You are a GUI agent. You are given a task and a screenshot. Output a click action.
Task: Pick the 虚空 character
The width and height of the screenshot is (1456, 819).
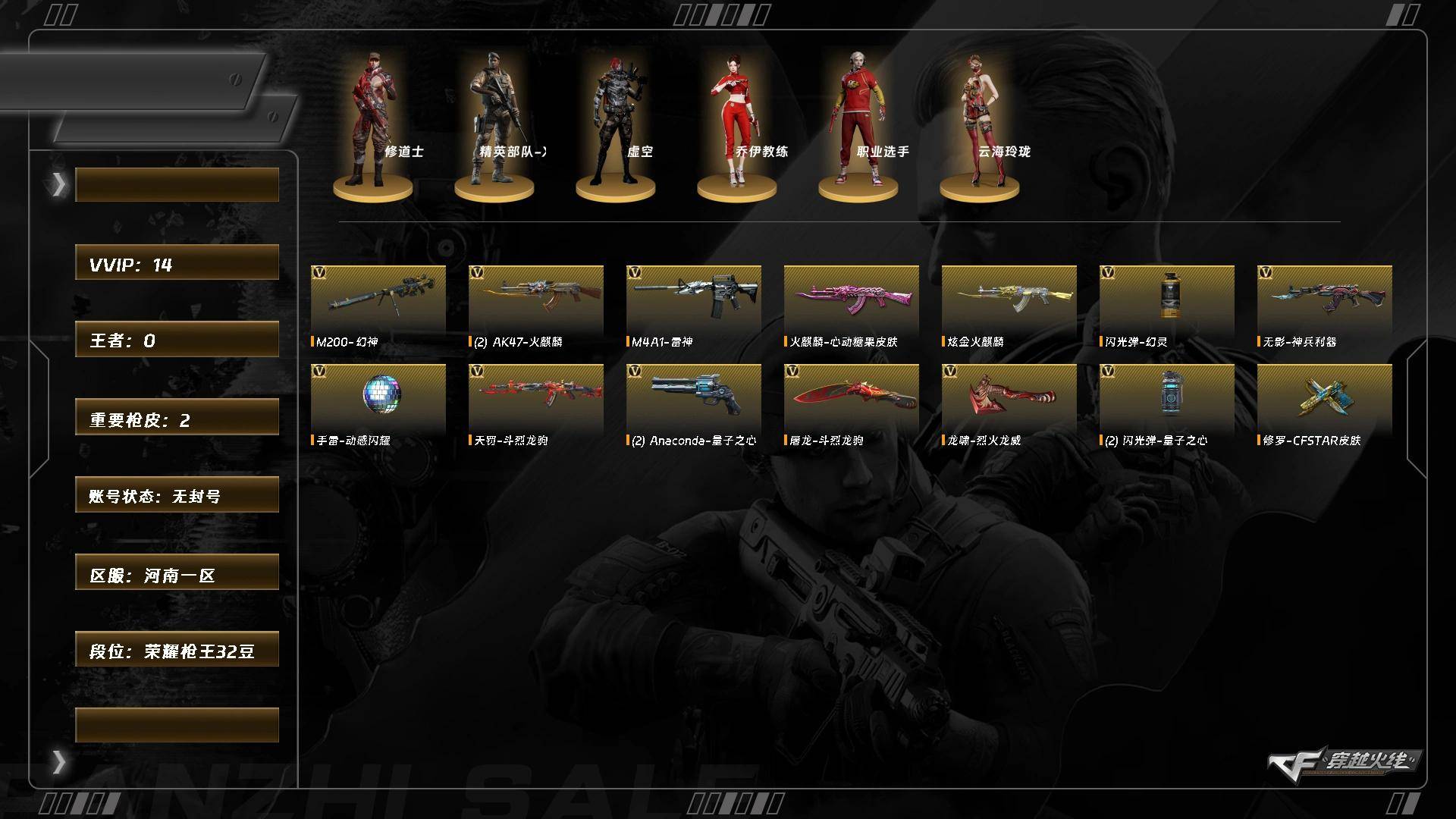point(616,121)
